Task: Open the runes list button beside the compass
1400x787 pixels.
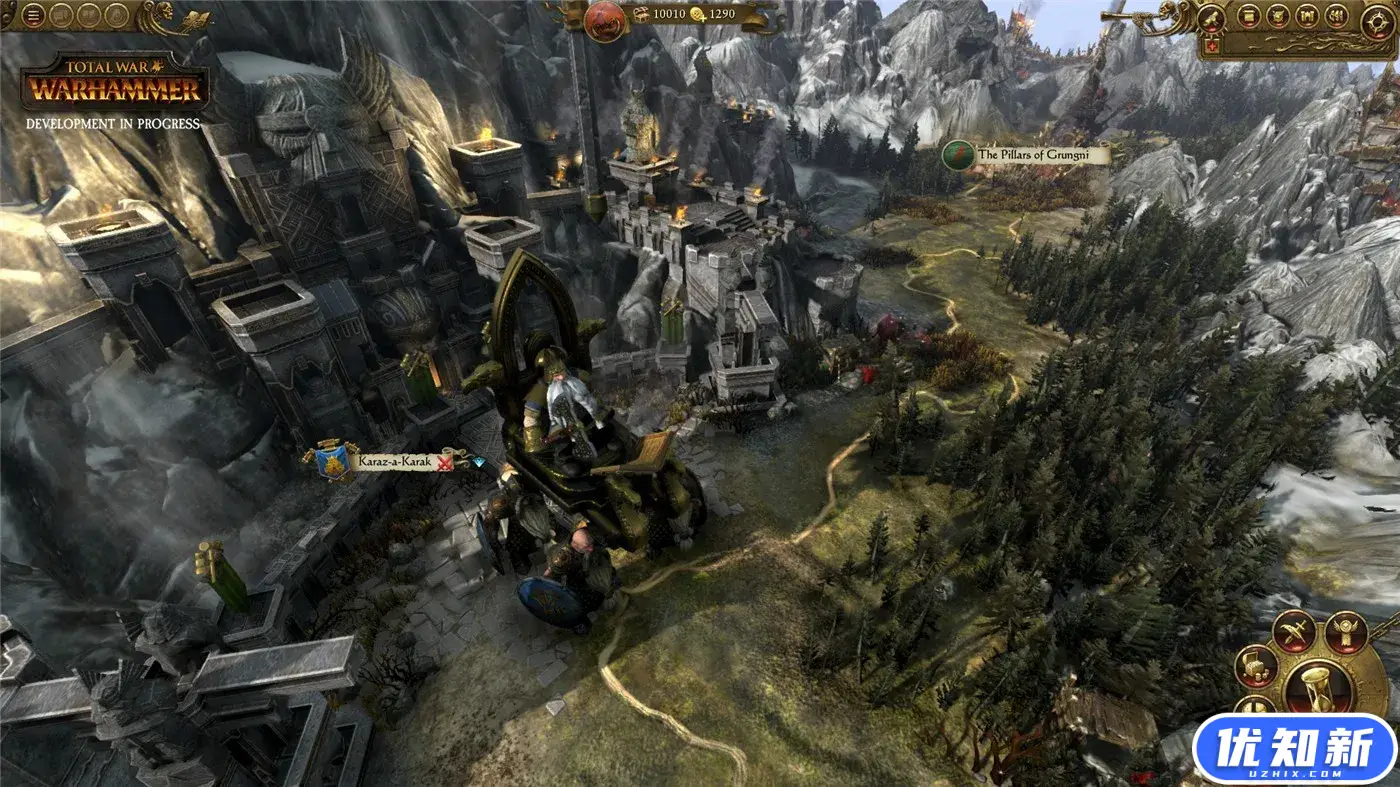Action: (x=1335, y=16)
